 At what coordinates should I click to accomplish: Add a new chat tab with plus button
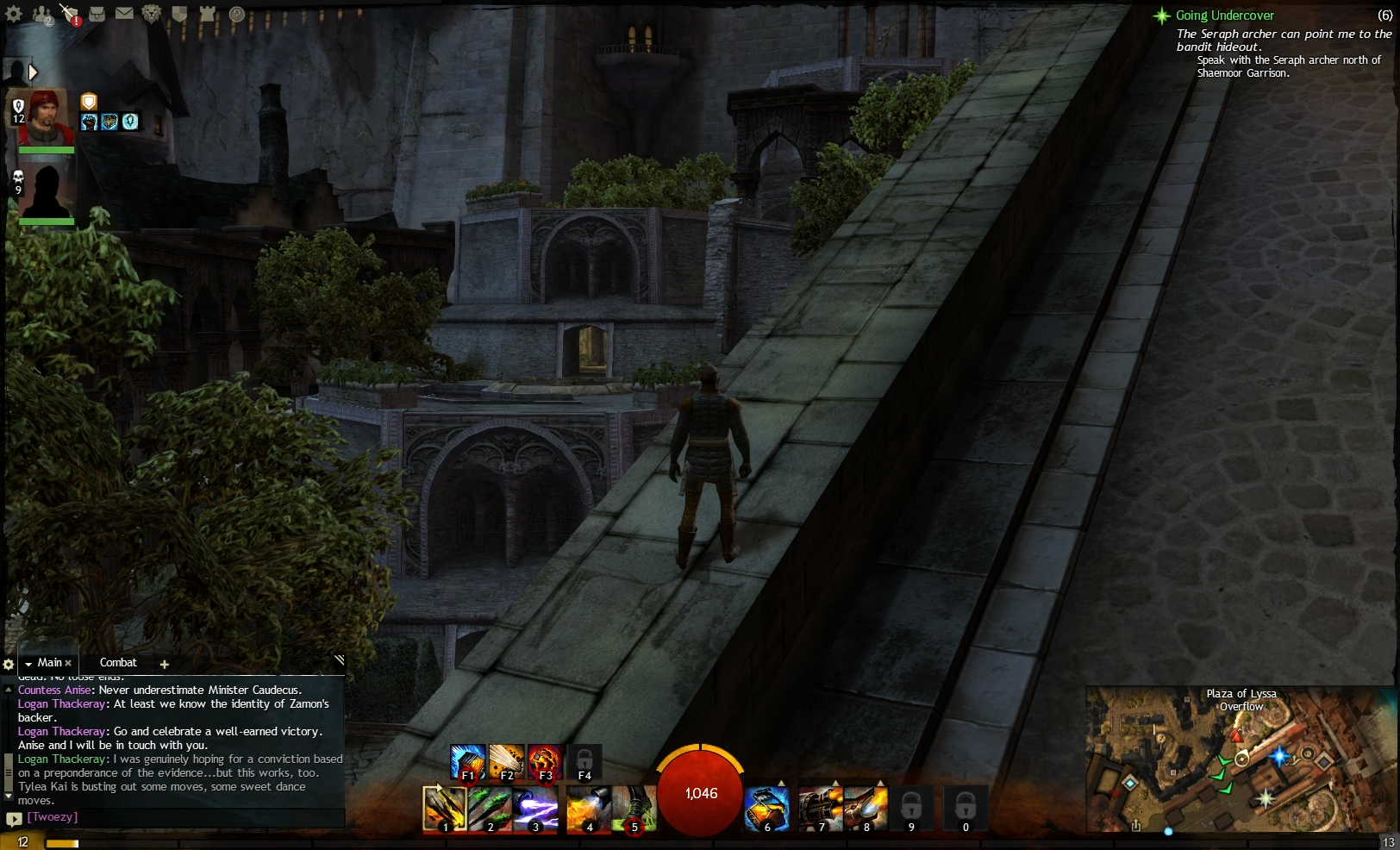[x=164, y=664]
